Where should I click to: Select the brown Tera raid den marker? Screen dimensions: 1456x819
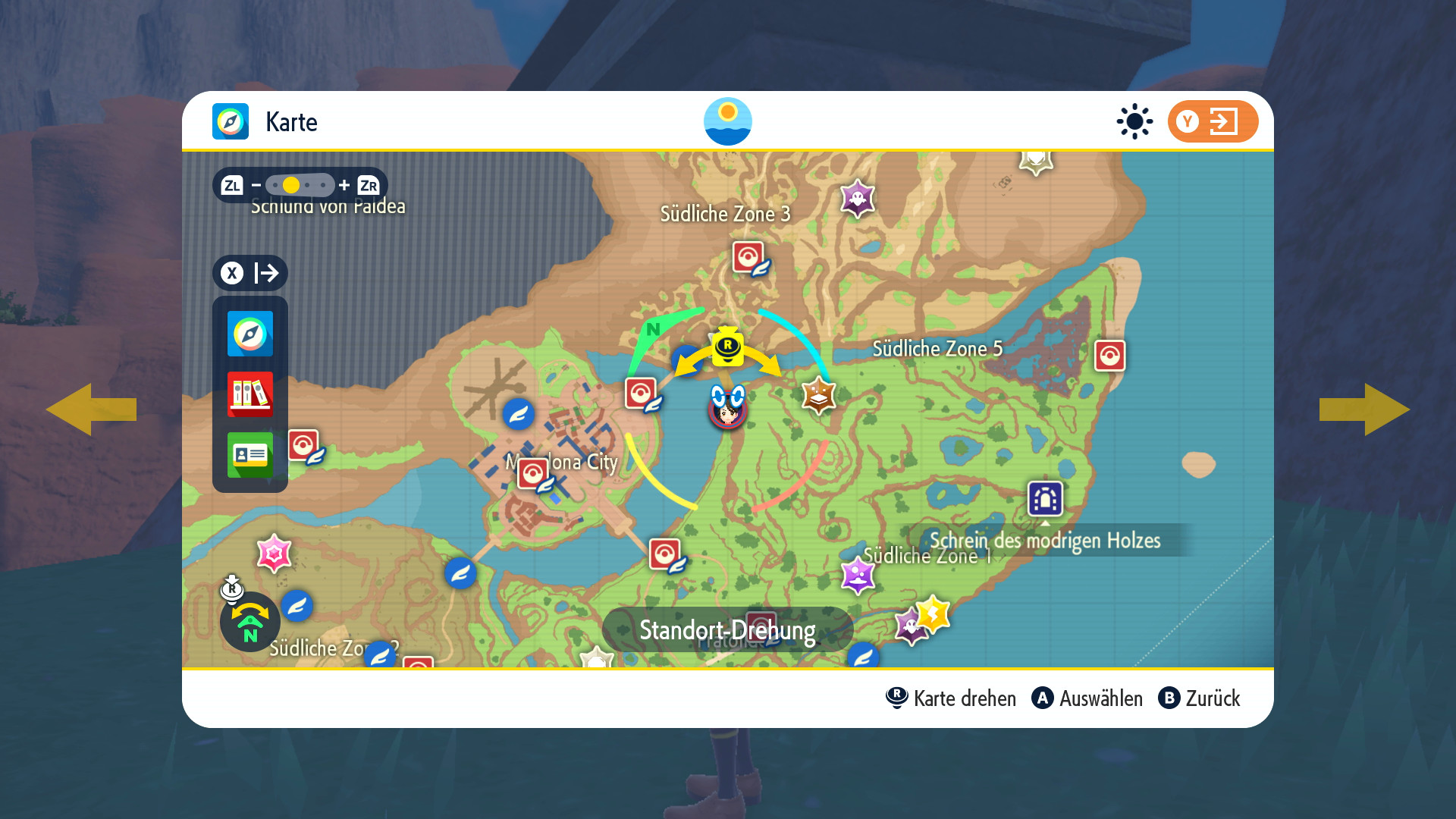click(x=818, y=394)
